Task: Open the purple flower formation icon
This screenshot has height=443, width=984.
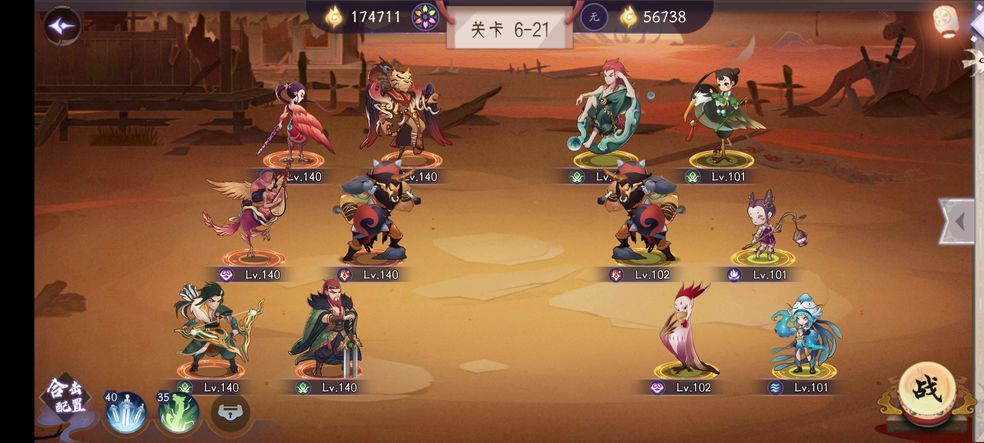Action: 425,16
